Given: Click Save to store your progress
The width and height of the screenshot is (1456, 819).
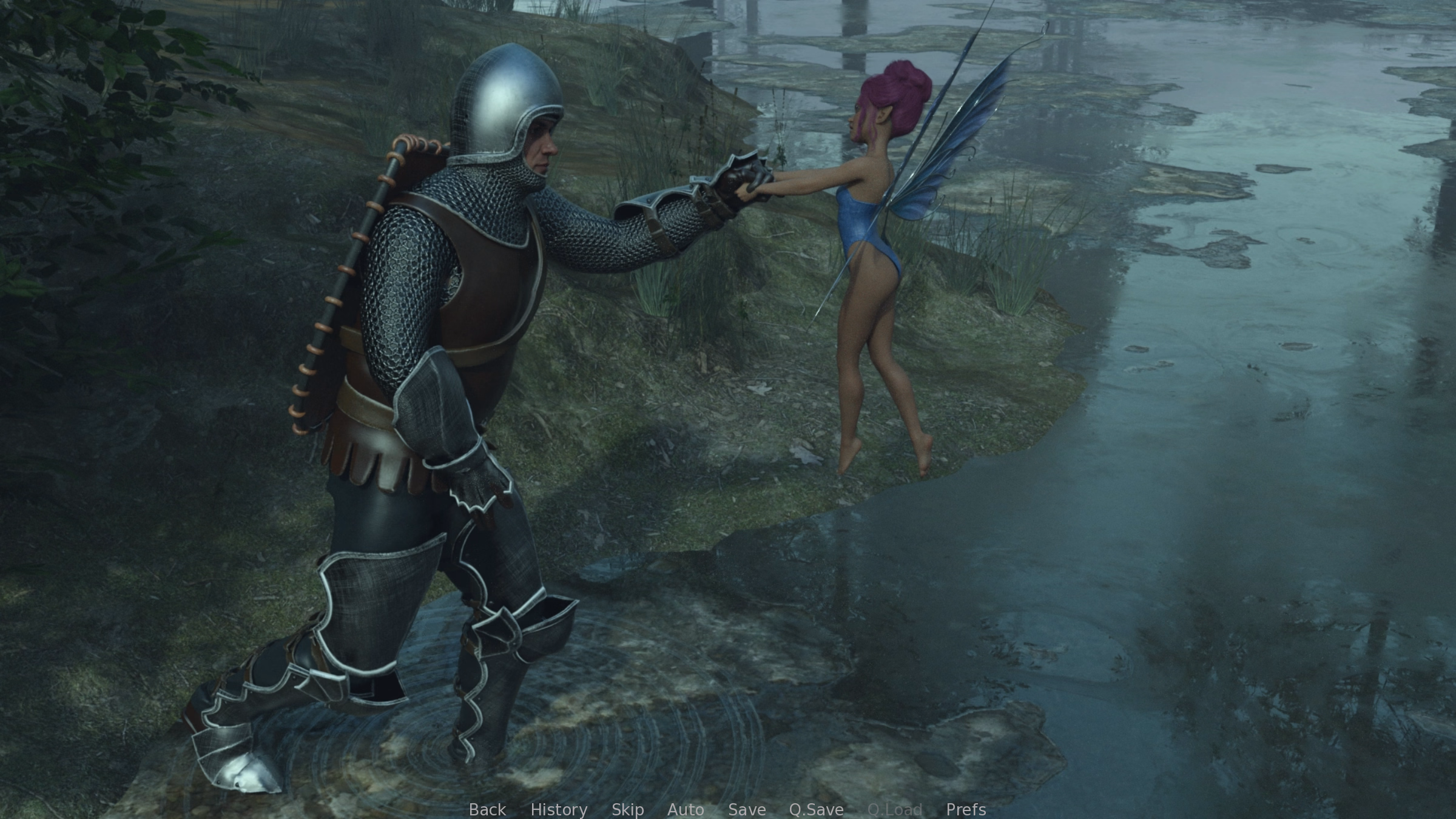Looking at the screenshot, I should coord(747,809).
